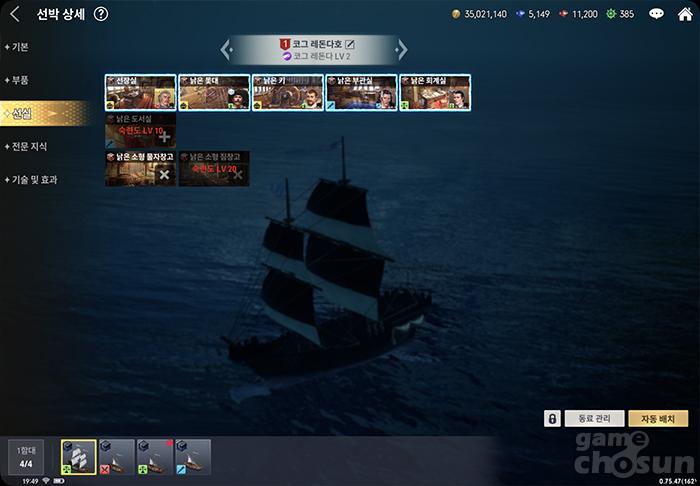Open the chat speech bubble
Image resolution: width=700 pixels, height=486 pixels.
pos(656,14)
